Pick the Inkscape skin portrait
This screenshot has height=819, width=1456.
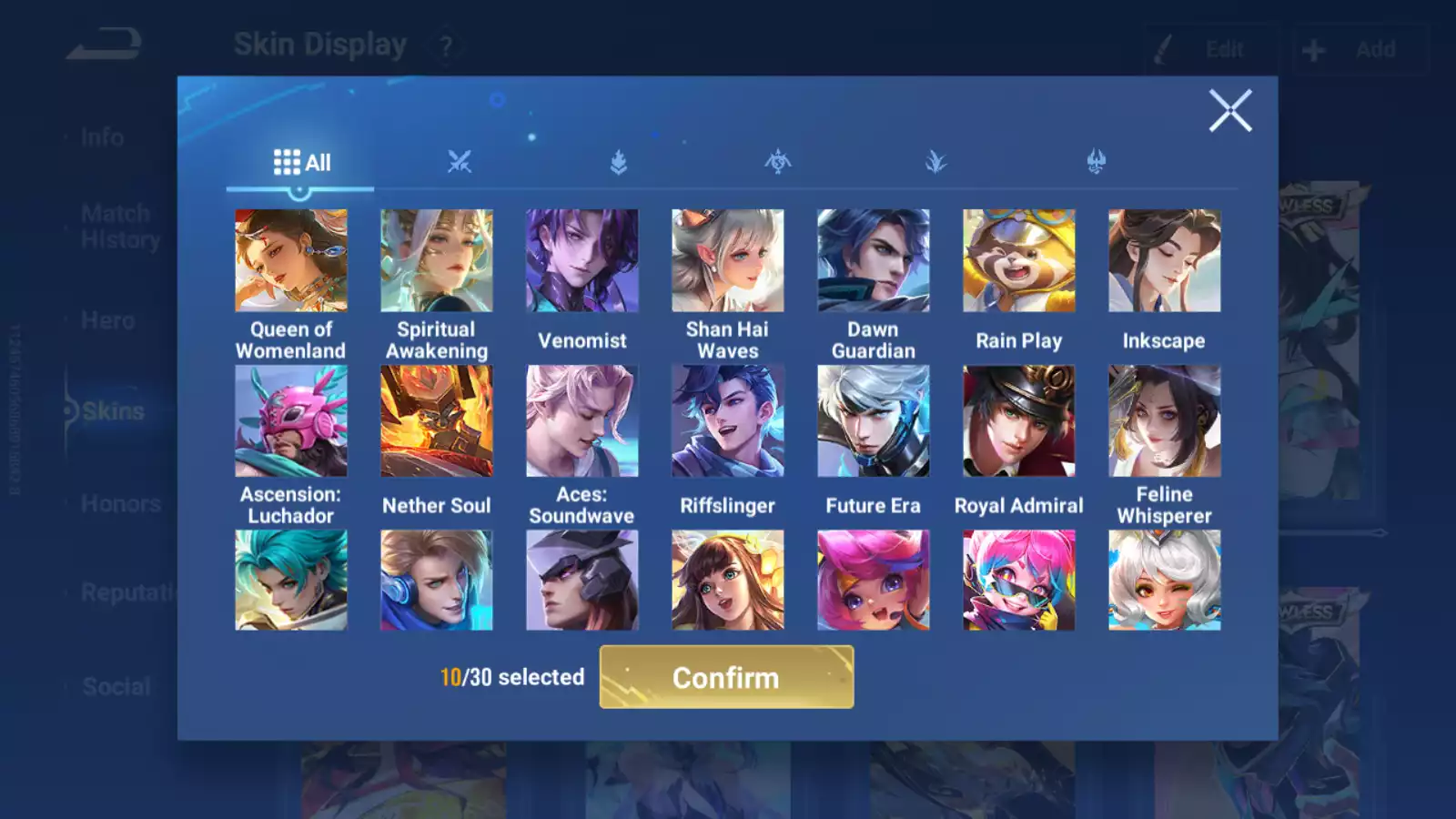(x=1165, y=261)
